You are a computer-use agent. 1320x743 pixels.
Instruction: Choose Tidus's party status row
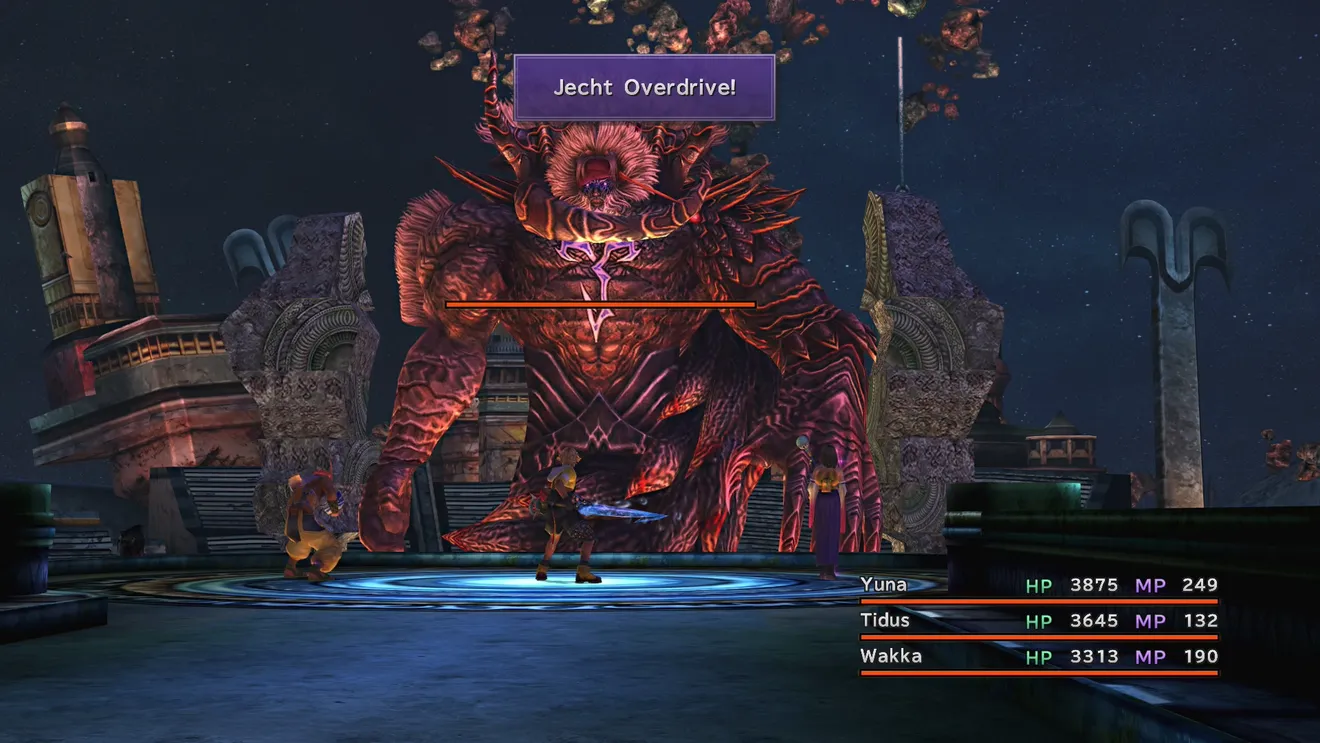tap(1038, 621)
